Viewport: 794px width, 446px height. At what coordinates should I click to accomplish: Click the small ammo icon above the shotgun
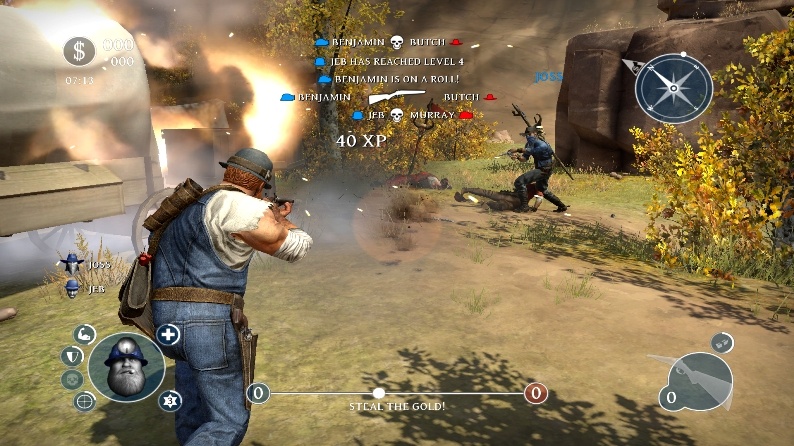point(722,342)
